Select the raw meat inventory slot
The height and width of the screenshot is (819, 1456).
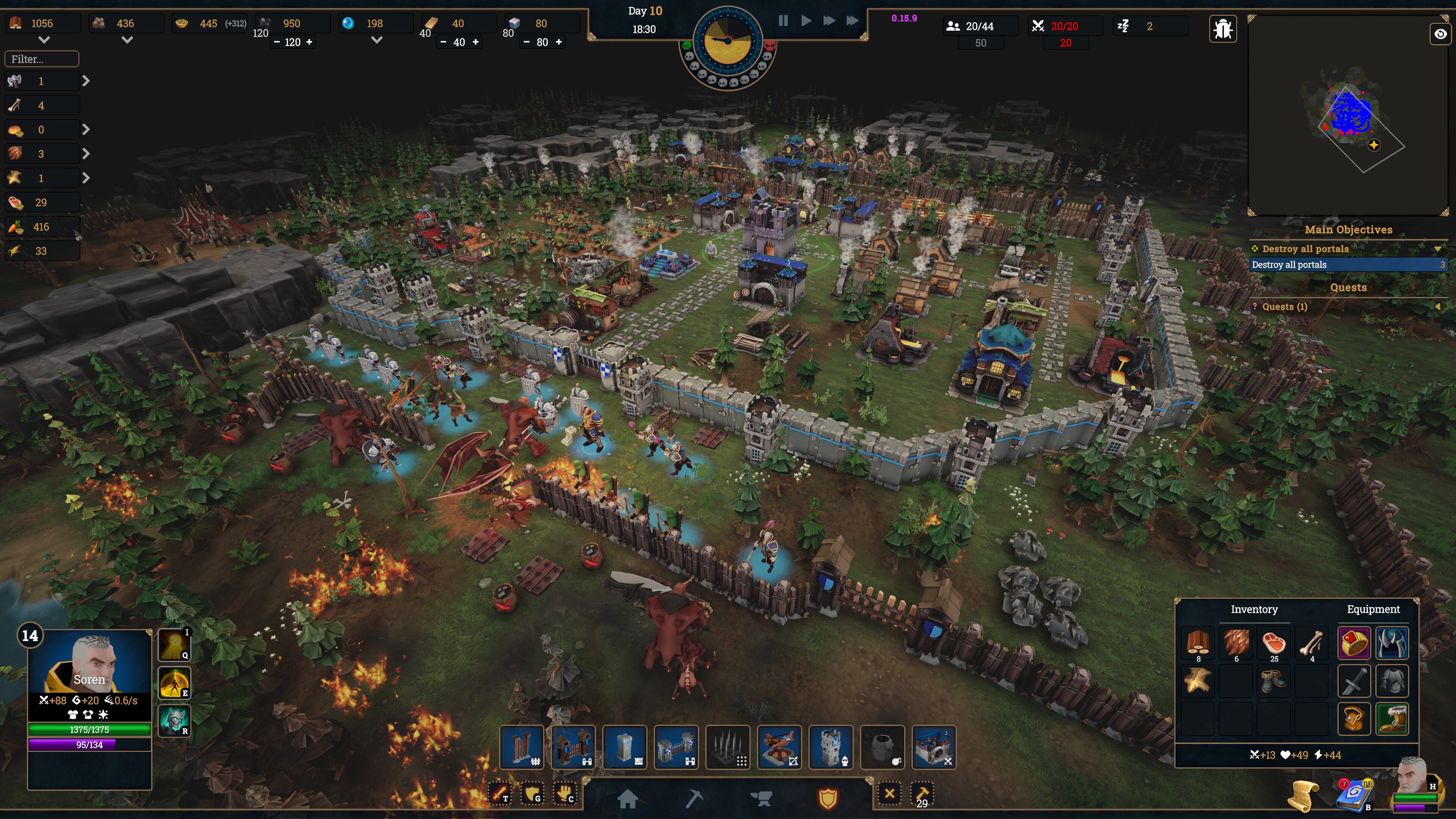tap(1274, 643)
